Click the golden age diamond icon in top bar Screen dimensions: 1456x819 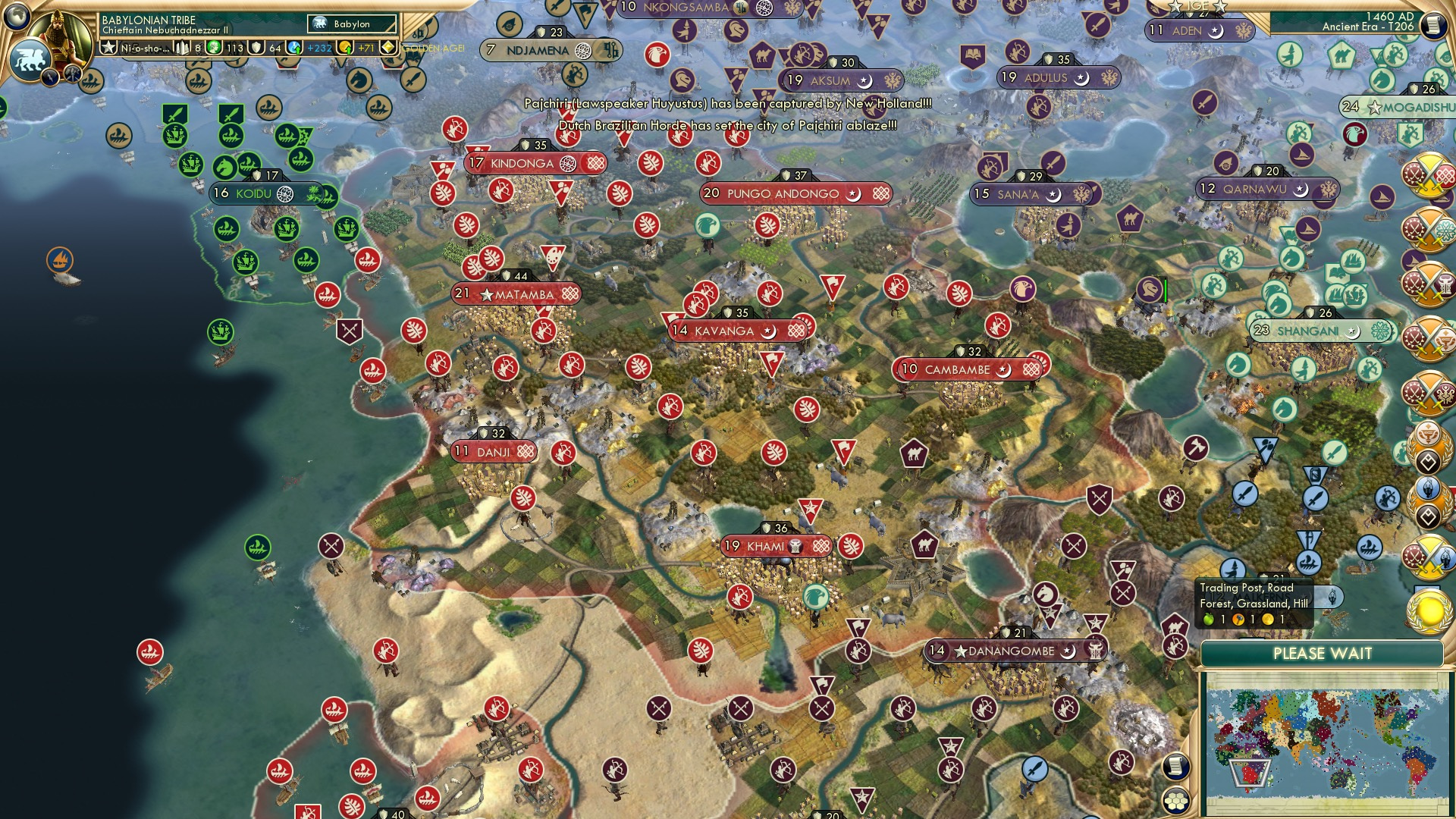[388, 48]
